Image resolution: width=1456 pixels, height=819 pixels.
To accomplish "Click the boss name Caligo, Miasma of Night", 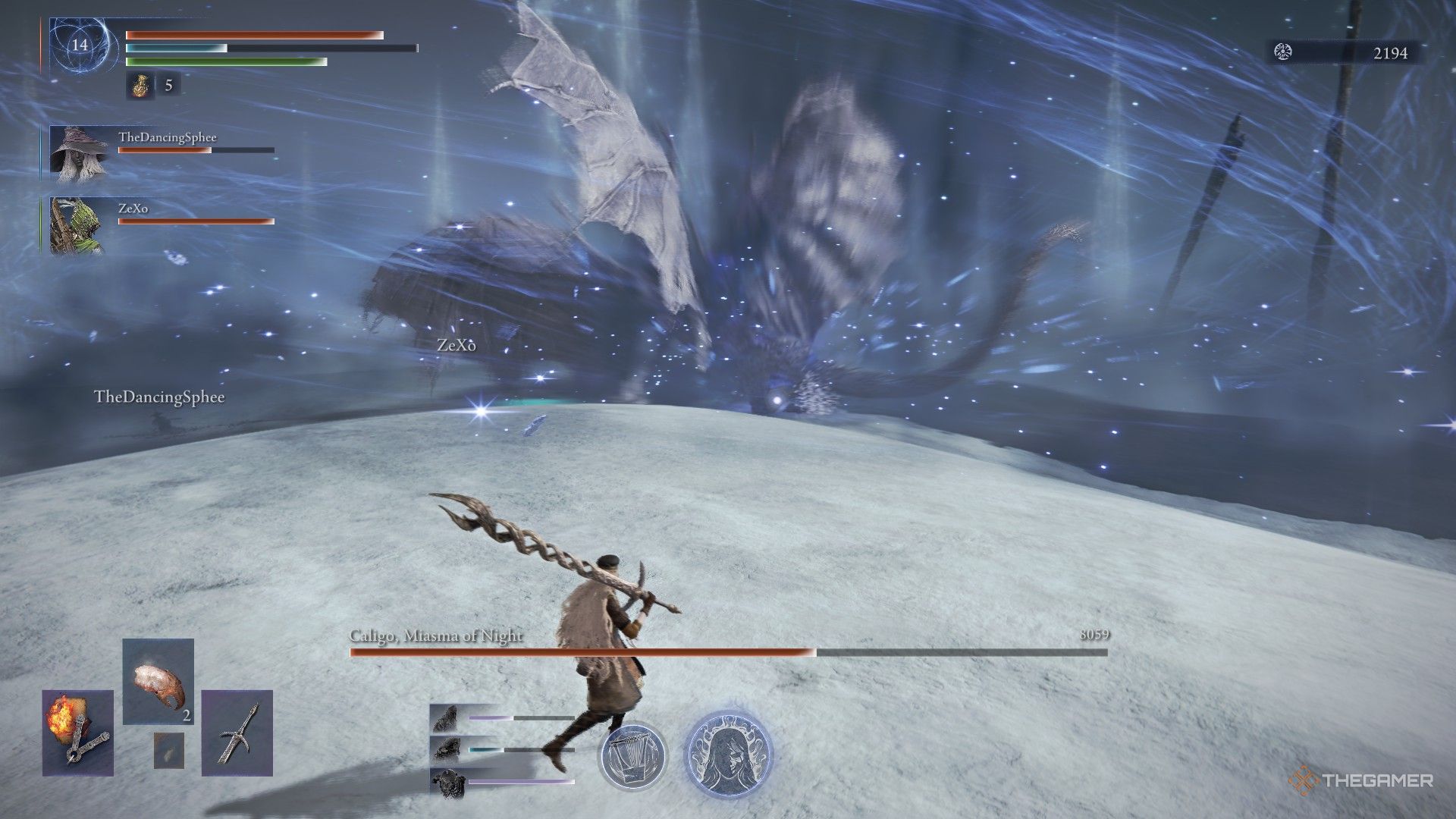I will coord(435,636).
